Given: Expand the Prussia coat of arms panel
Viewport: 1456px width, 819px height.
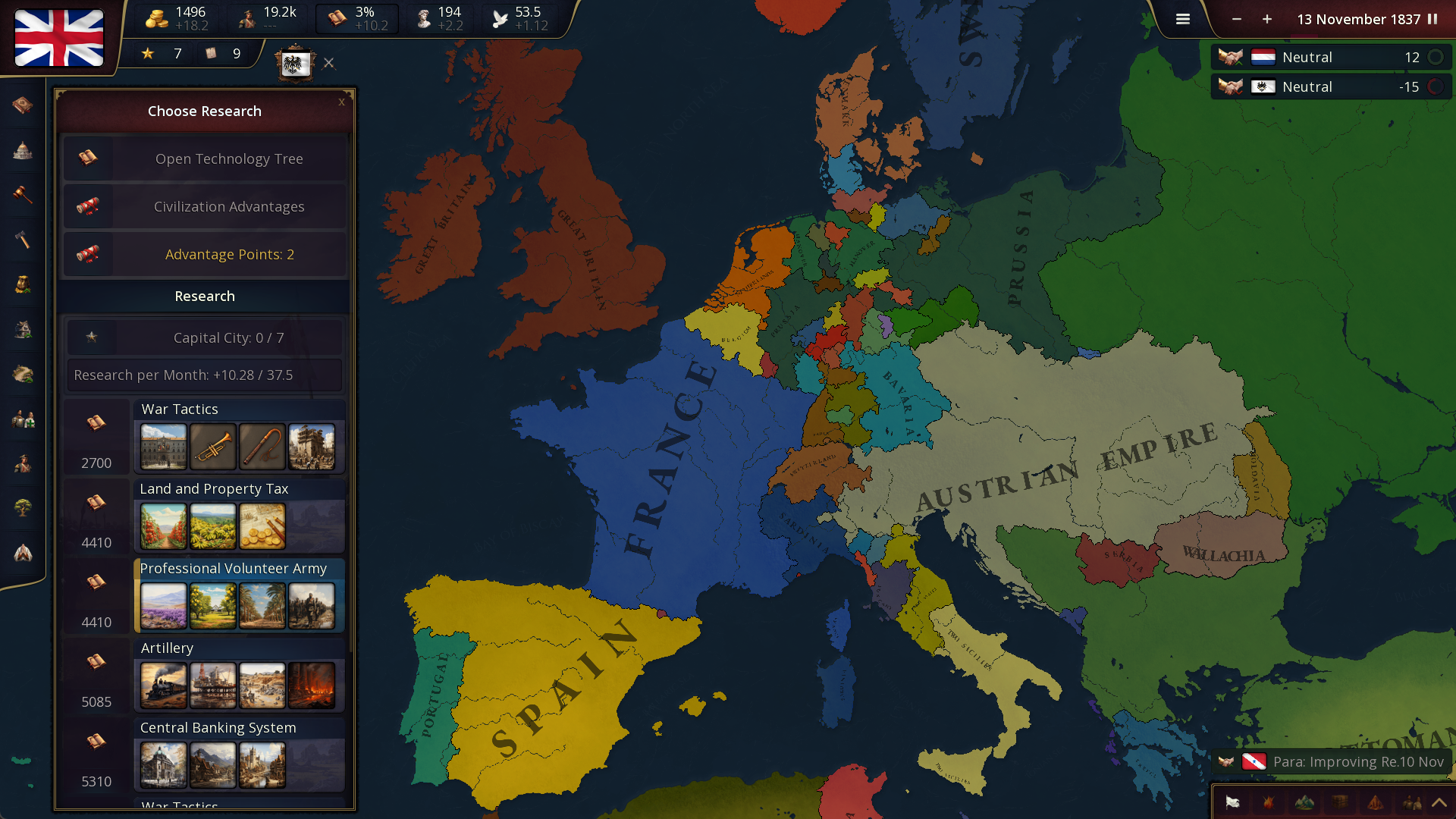Looking at the screenshot, I should (x=295, y=63).
